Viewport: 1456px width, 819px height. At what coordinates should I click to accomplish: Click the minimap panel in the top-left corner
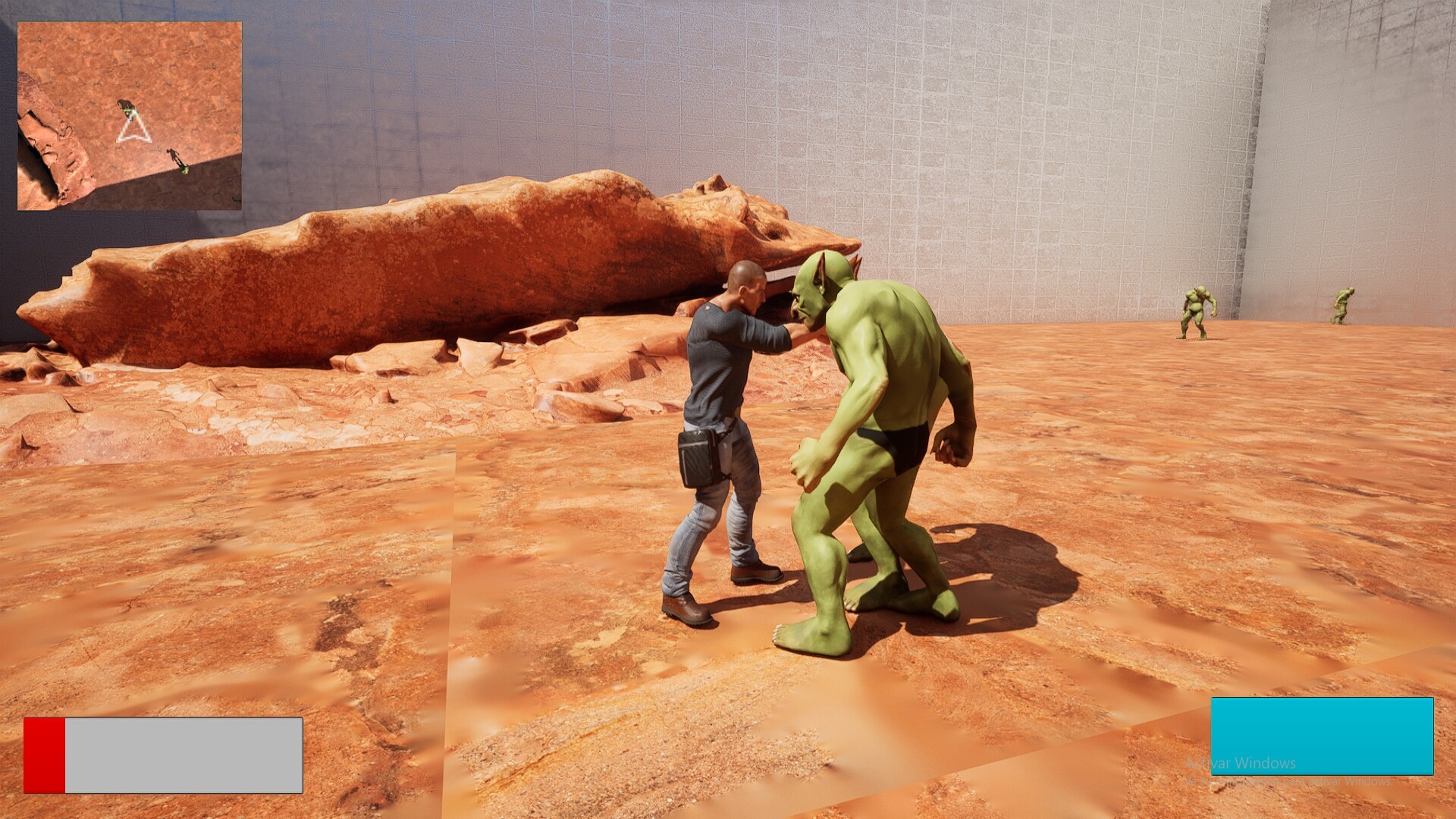[x=129, y=114]
